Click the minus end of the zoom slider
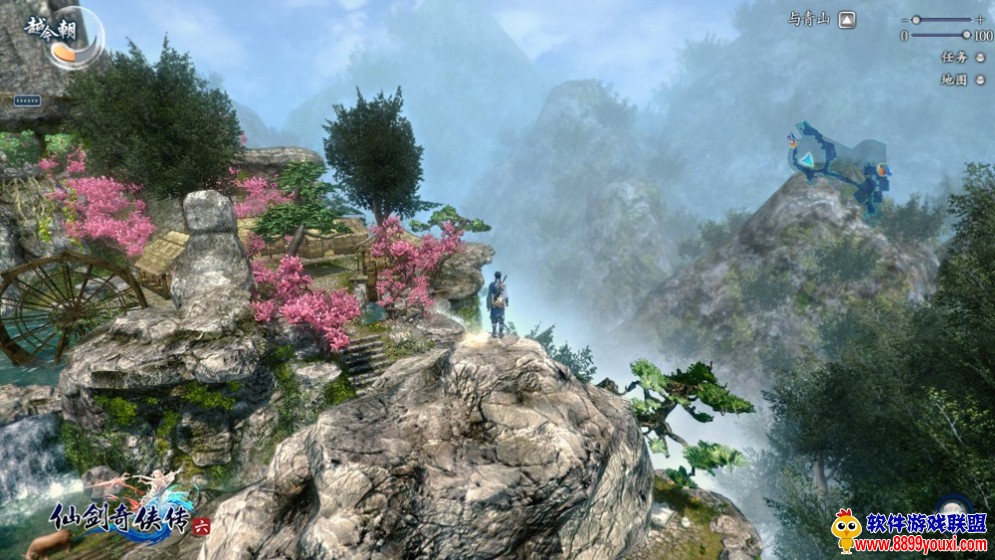The image size is (995, 560). click(x=903, y=19)
